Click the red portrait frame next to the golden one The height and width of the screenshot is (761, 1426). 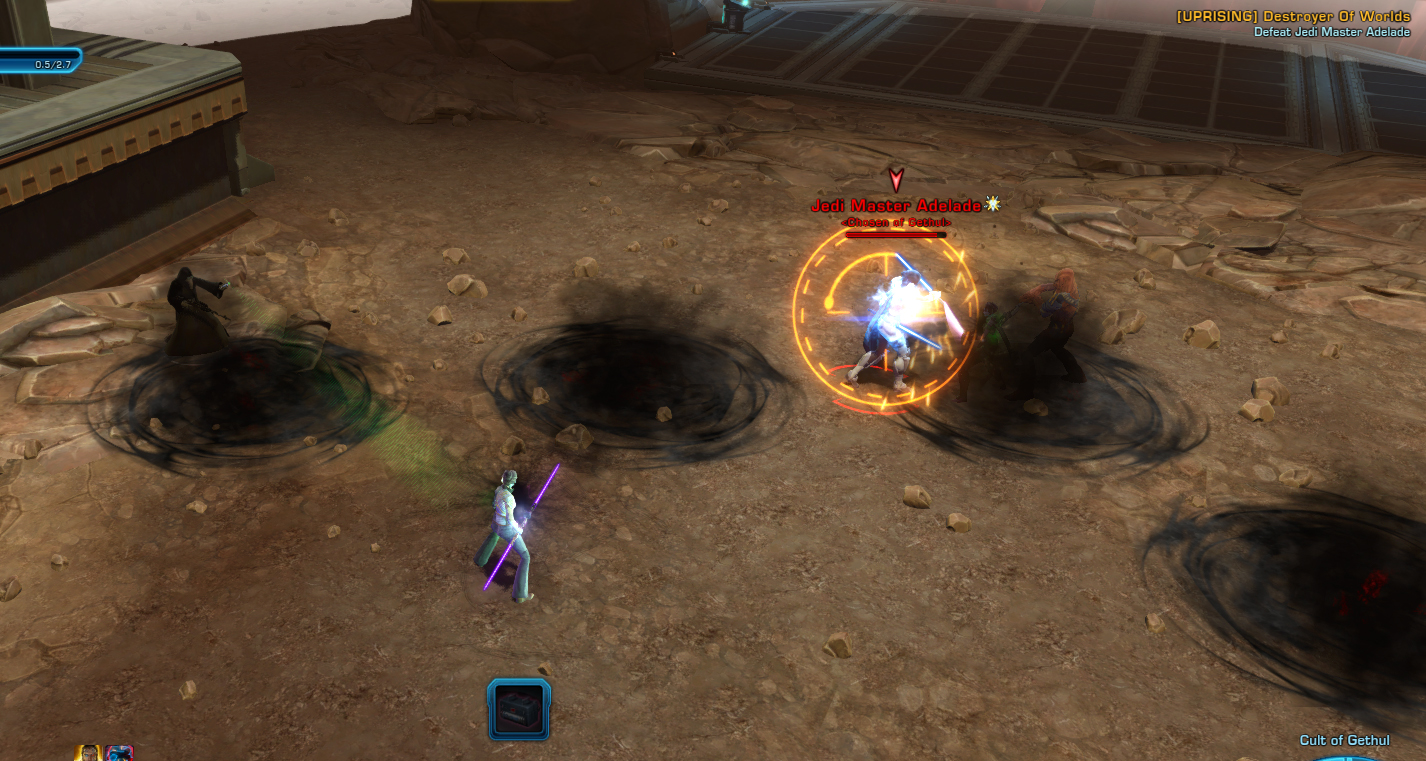[119, 753]
